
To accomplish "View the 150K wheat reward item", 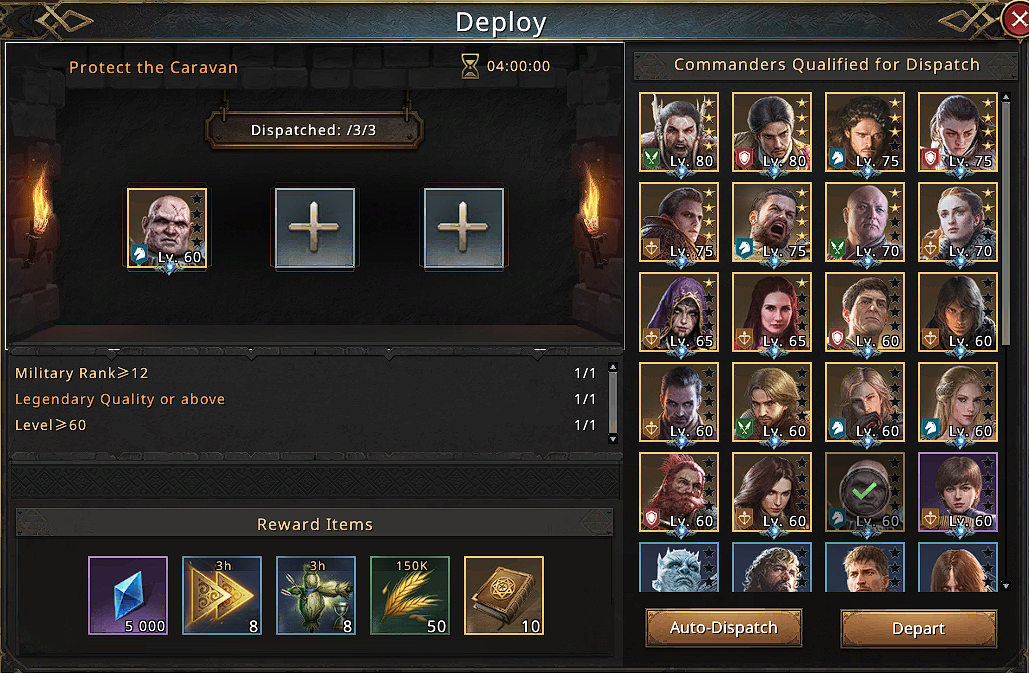I will tap(410, 596).
